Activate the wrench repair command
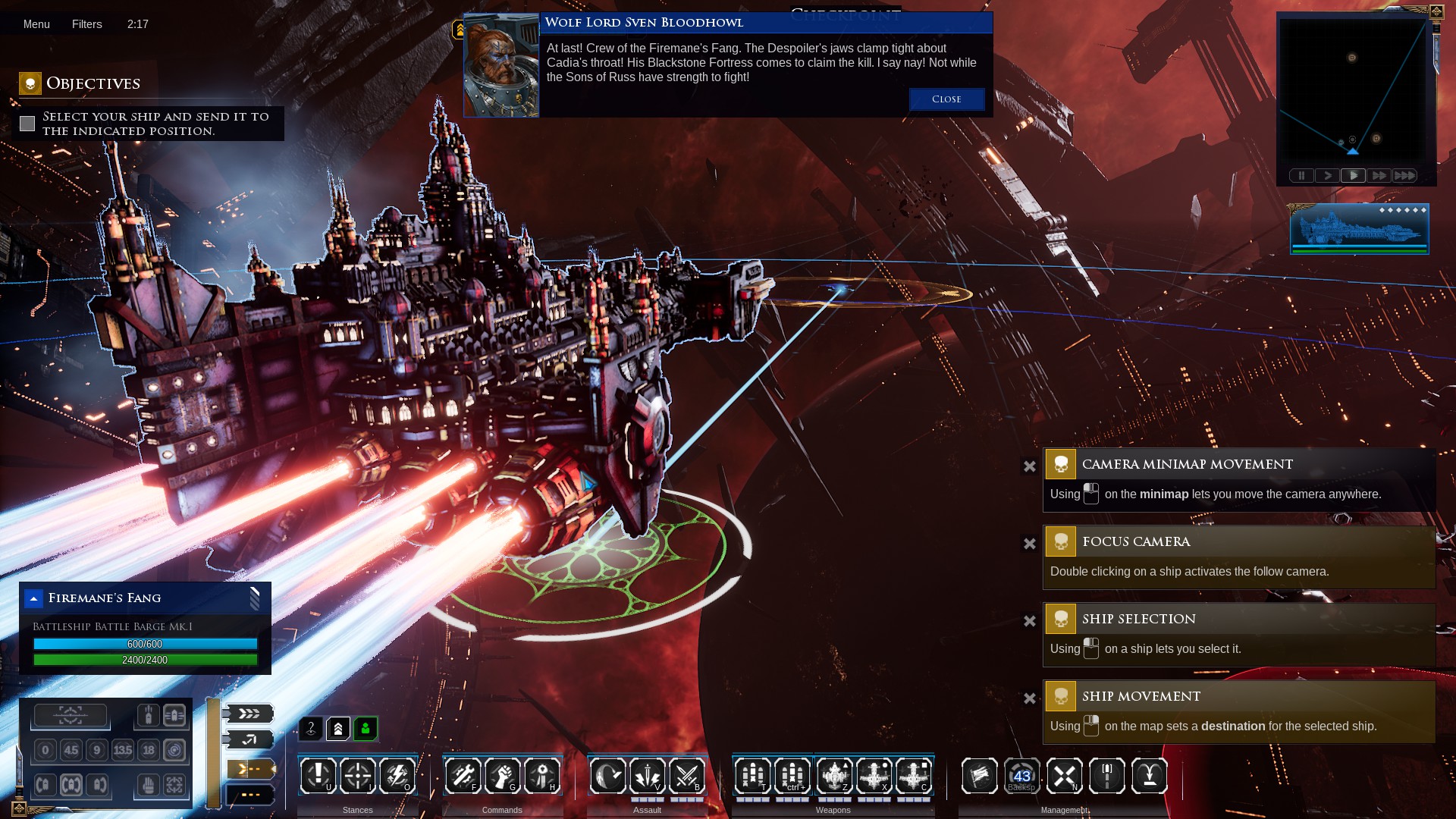 (462, 775)
